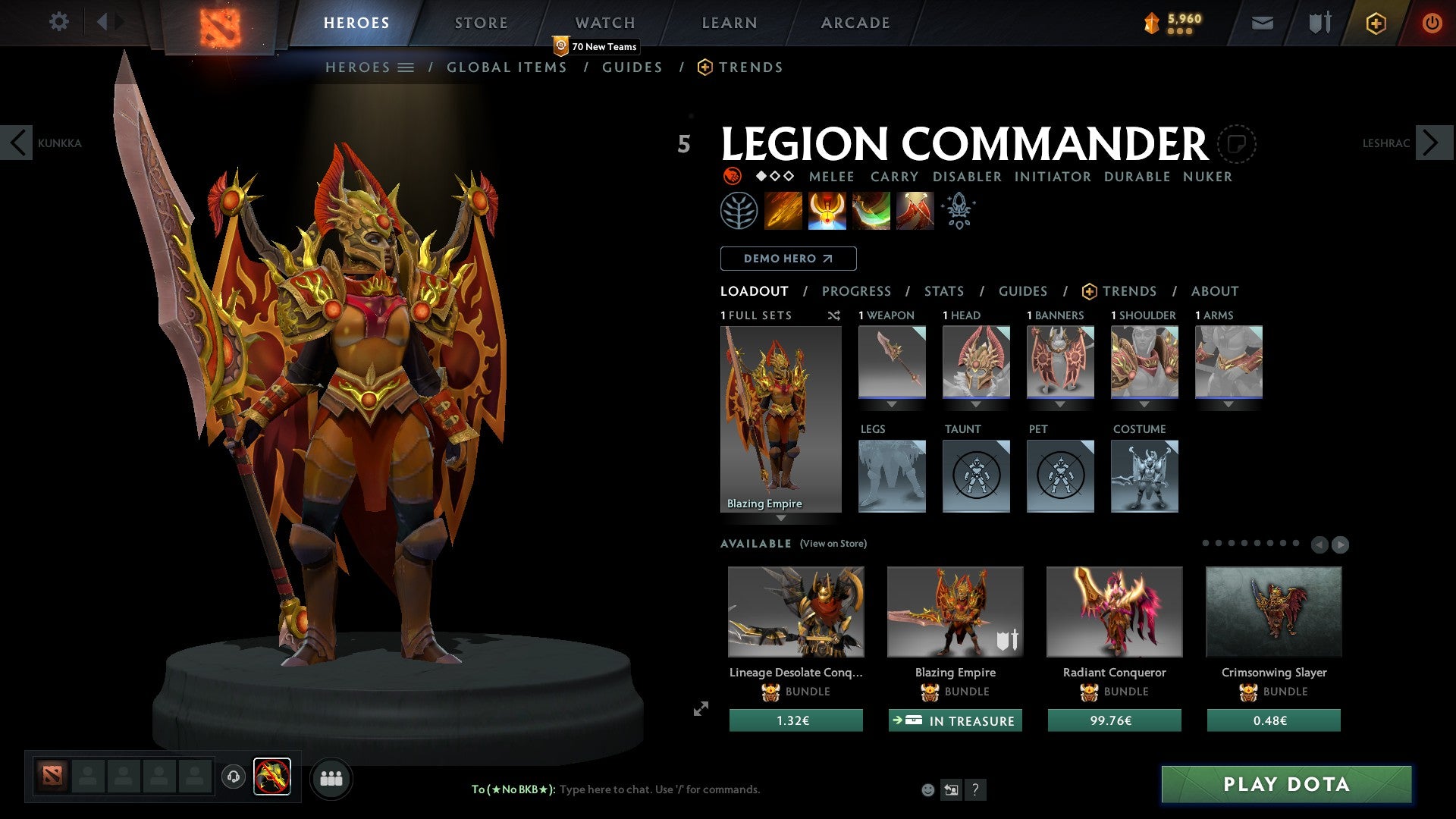Click the gold Dota Plus hexagon icon
Viewport: 1456px width, 819px height.
1375,23
